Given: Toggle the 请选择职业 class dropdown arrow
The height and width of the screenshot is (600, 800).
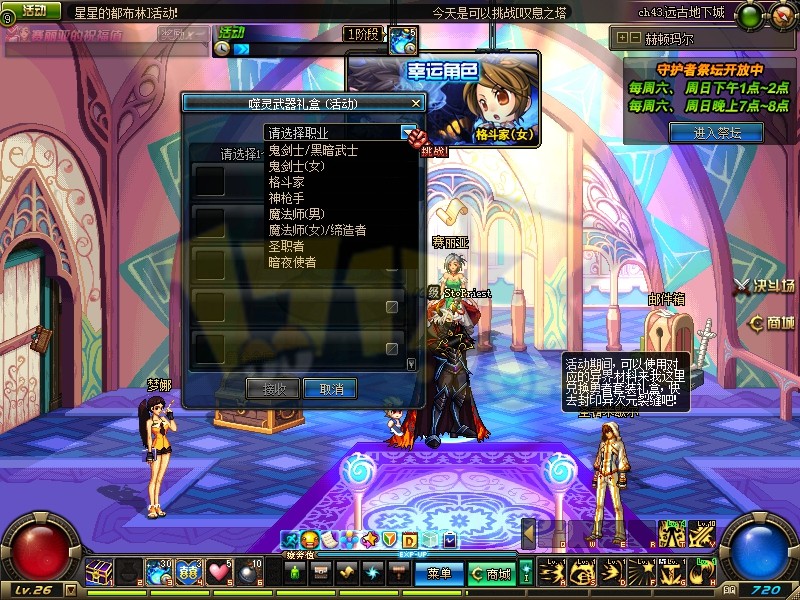Looking at the screenshot, I should 408,132.
